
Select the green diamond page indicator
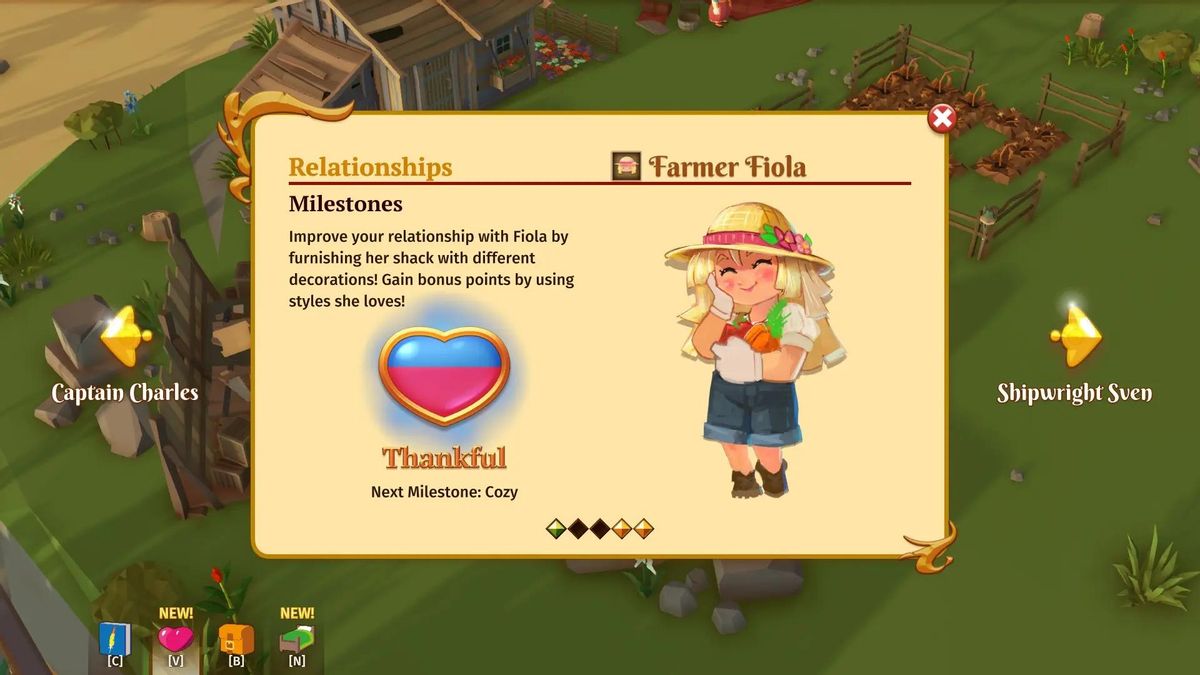tap(556, 528)
